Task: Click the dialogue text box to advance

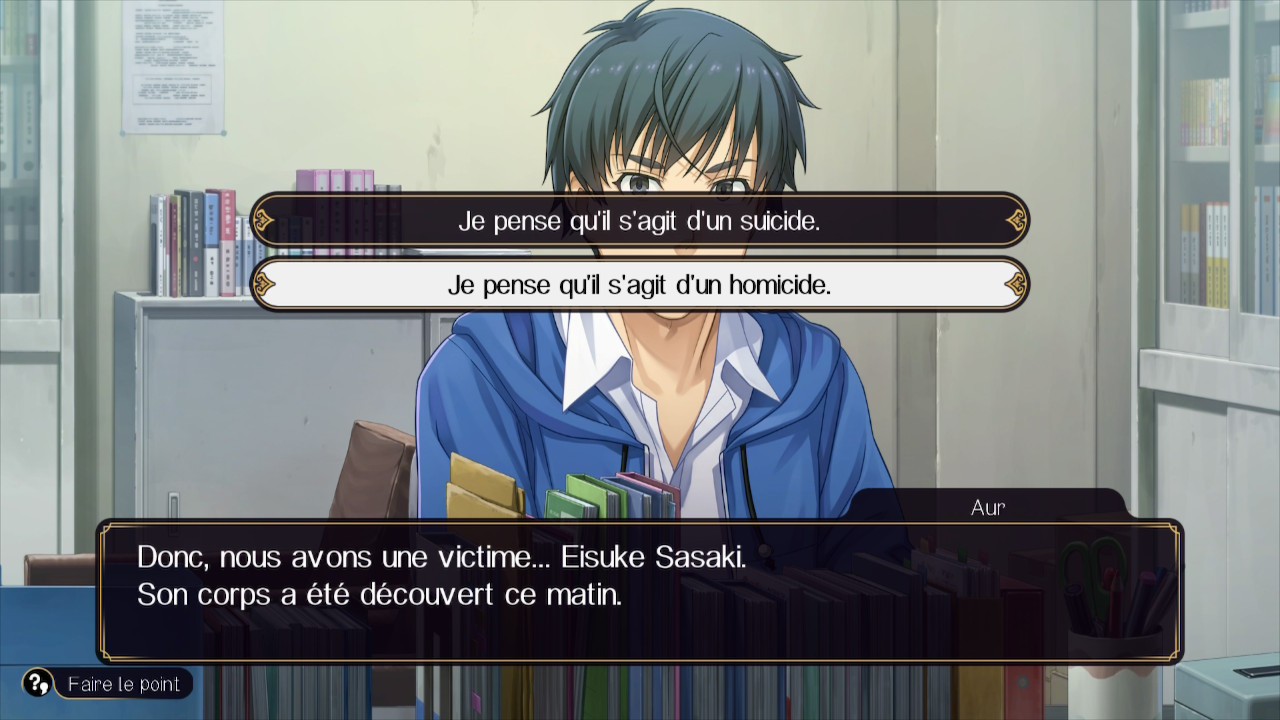Action: [x=640, y=590]
